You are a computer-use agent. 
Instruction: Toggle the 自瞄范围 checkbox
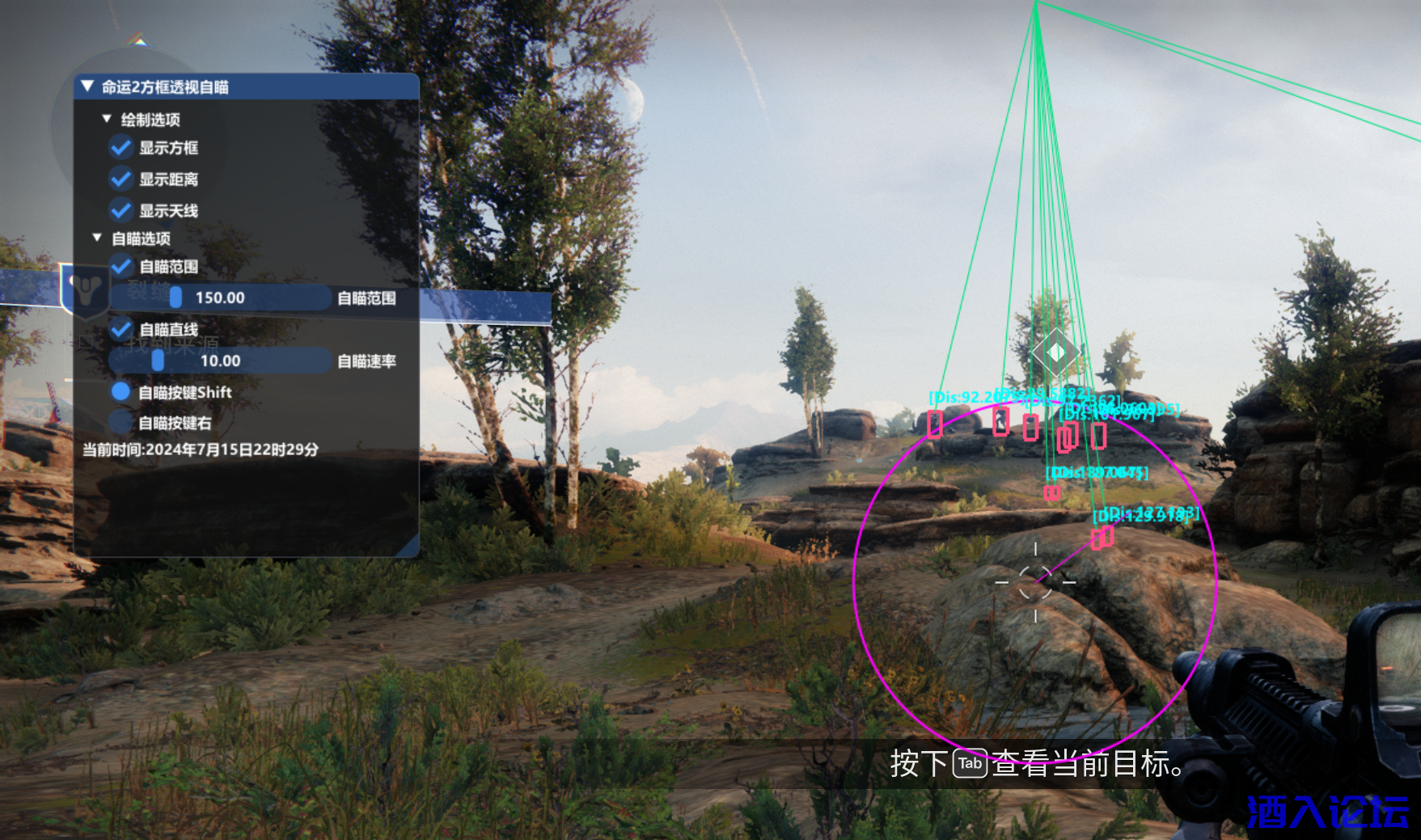[121, 266]
